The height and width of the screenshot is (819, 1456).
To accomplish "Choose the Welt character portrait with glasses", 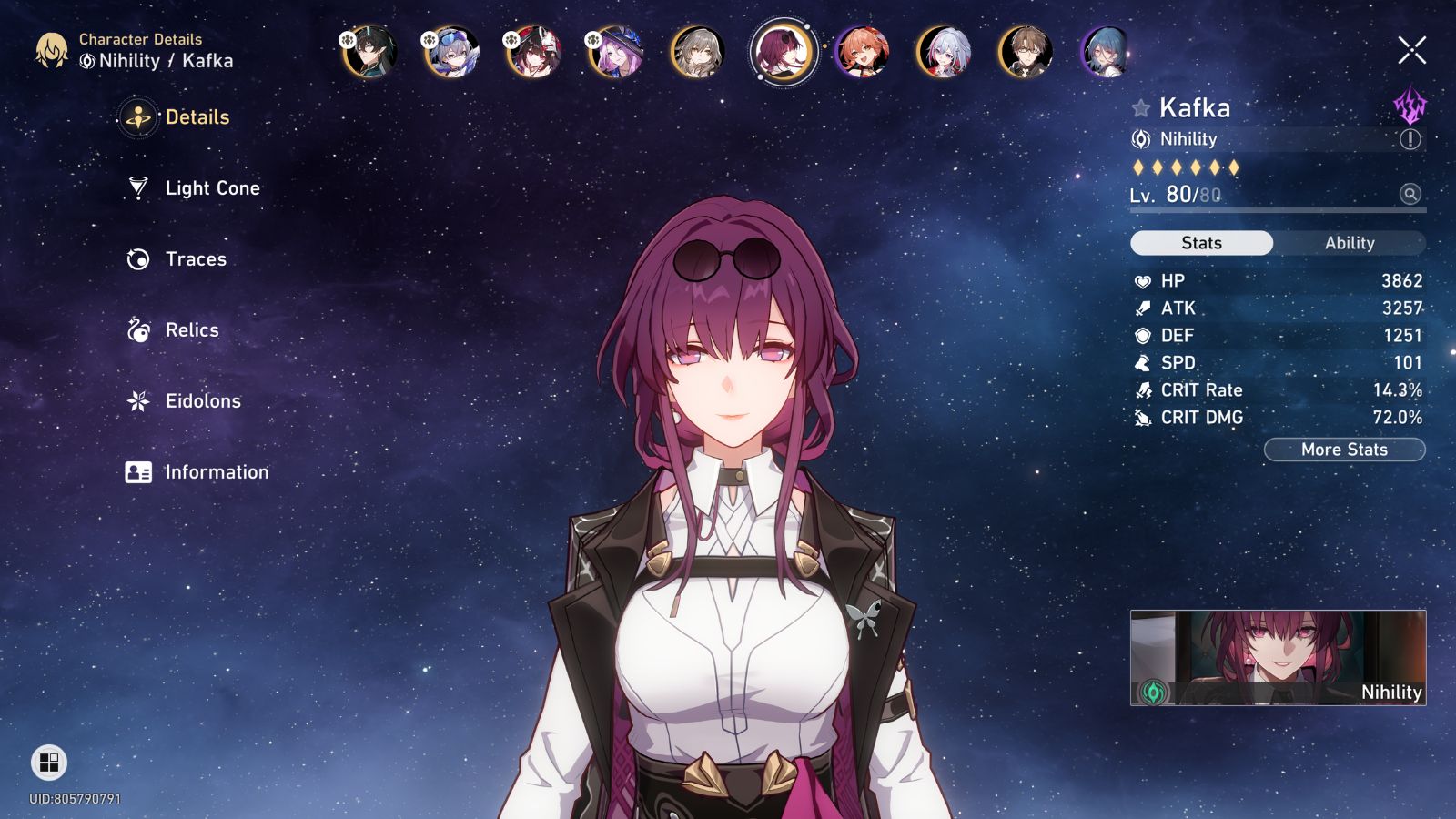I will click(1025, 52).
